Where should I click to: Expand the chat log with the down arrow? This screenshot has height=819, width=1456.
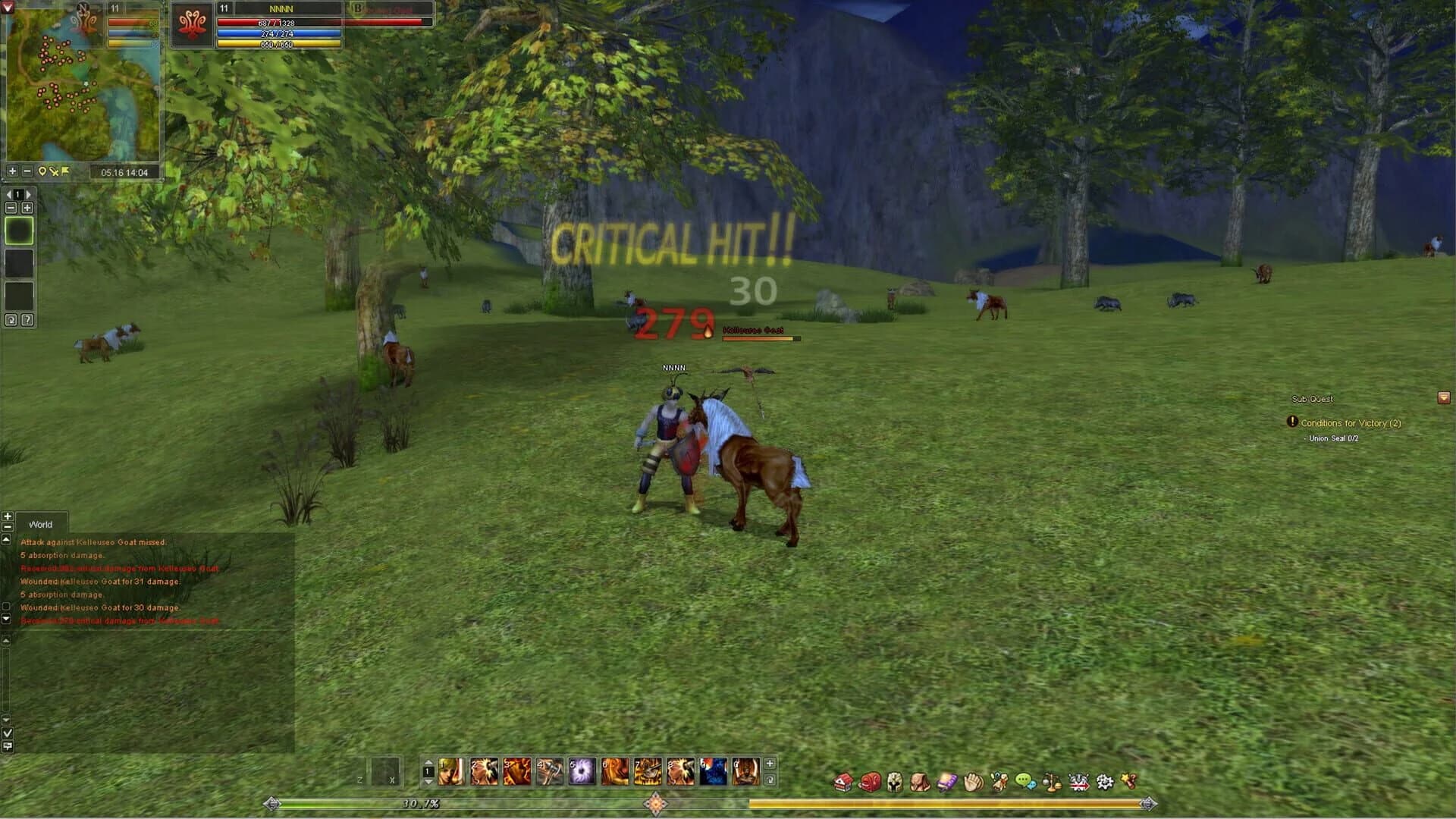pyautogui.click(x=7, y=619)
